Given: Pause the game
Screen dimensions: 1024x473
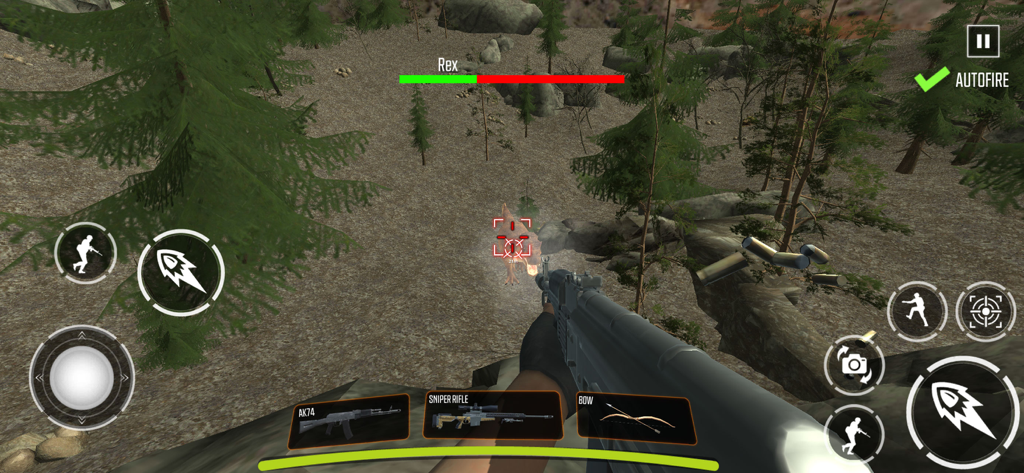Looking at the screenshot, I should tap(983, 41).
